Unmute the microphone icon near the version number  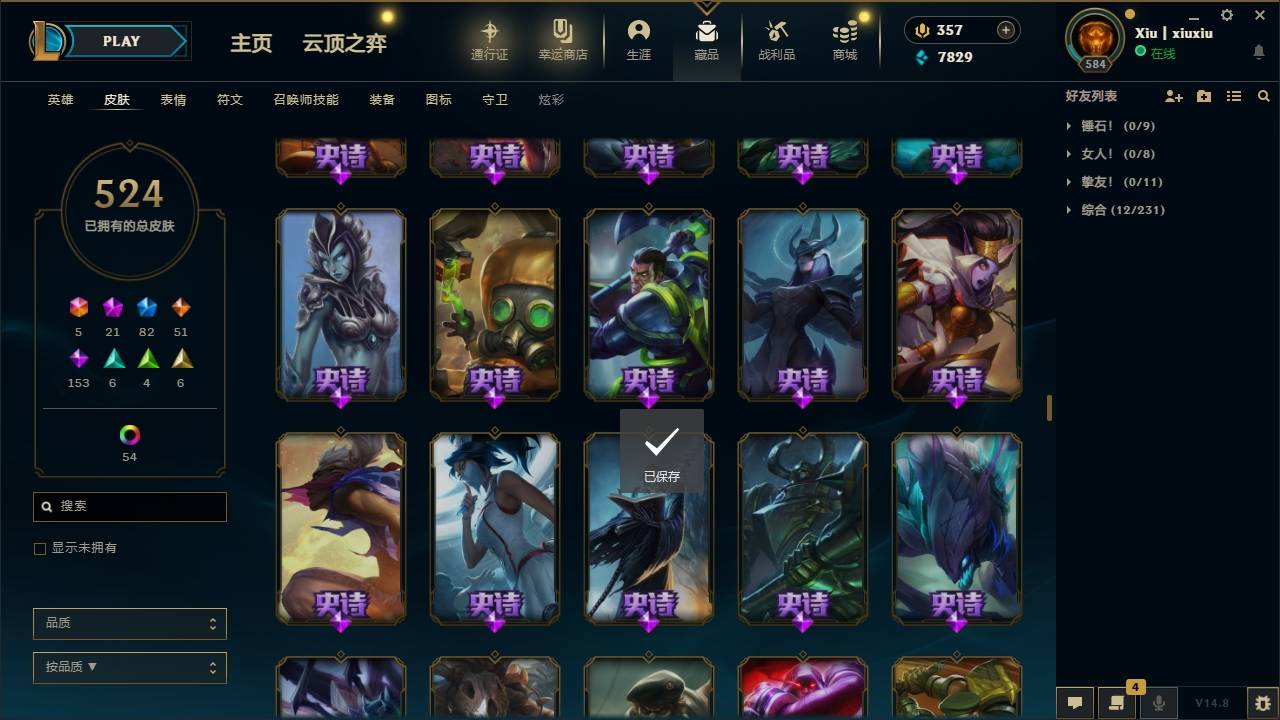click(1158, 703)
